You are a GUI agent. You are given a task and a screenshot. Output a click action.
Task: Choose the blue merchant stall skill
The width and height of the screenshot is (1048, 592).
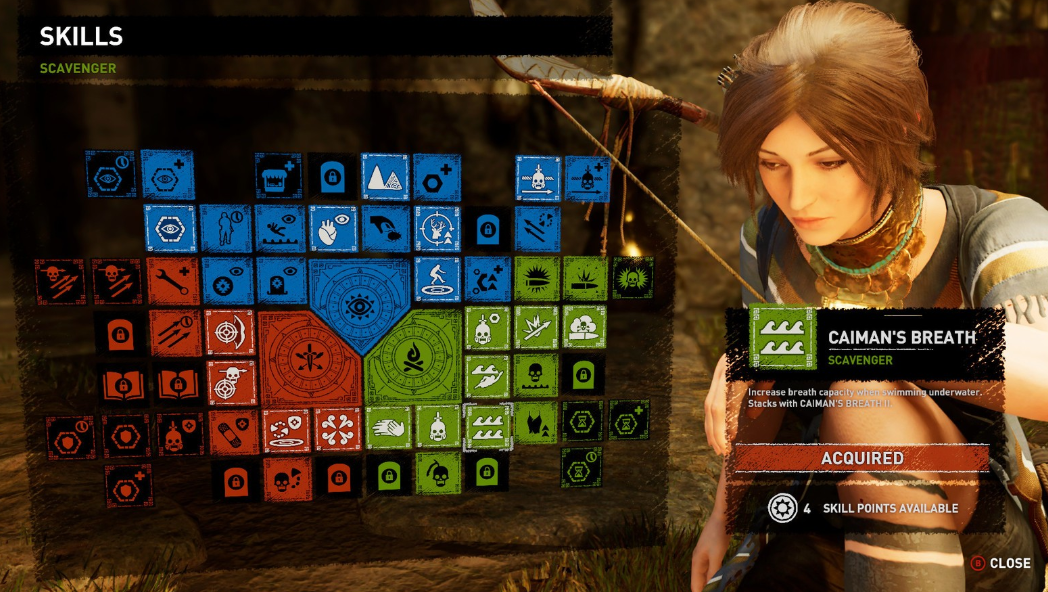click(x=278, y=176)
